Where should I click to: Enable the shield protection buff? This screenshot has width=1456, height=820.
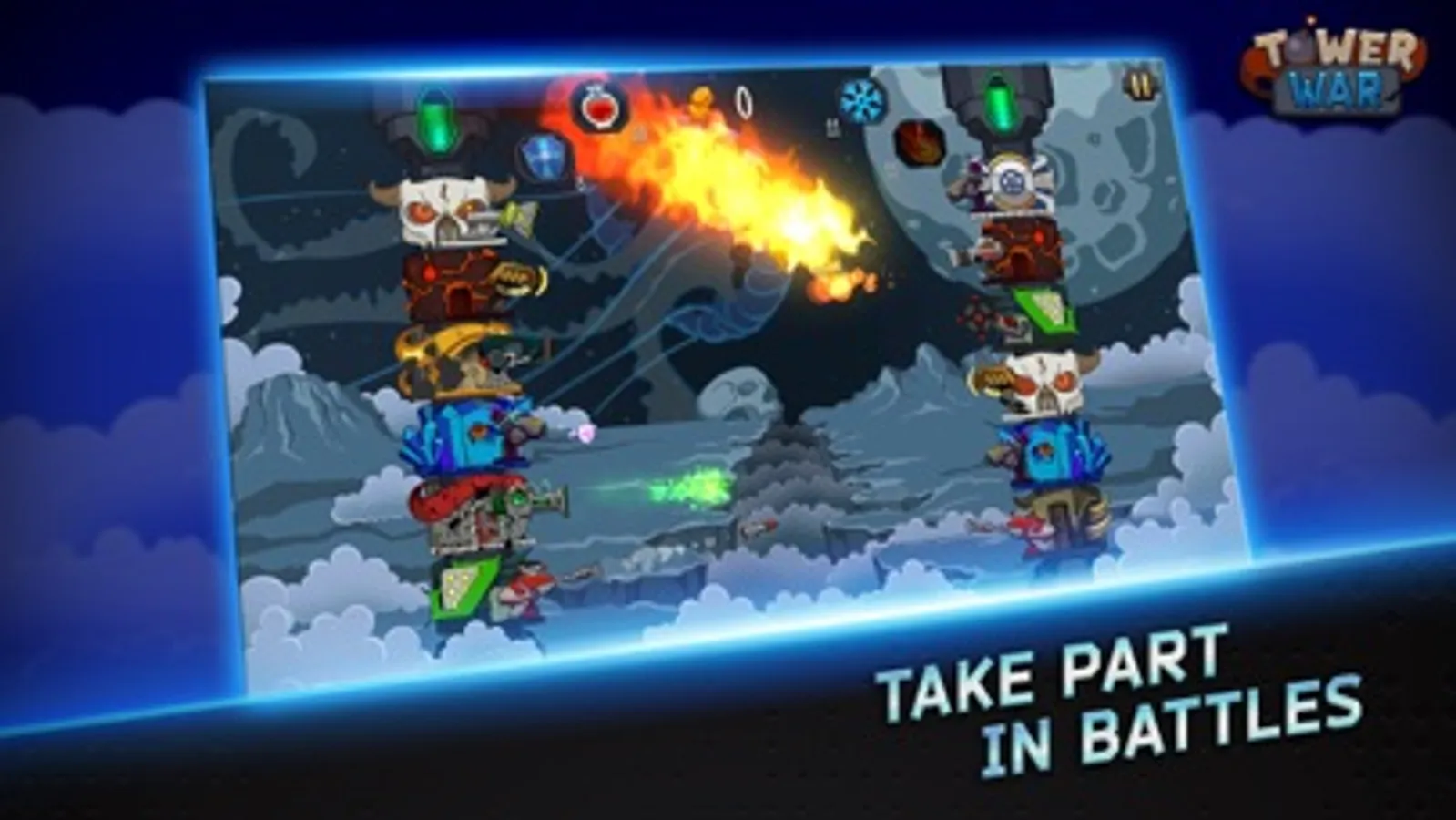(544, 157)
